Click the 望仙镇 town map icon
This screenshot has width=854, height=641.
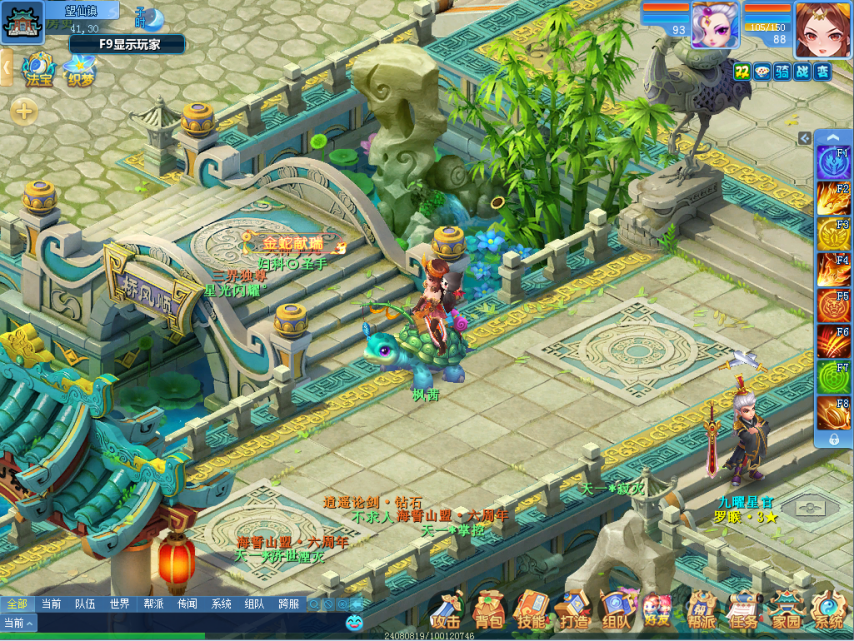[21, 22]
